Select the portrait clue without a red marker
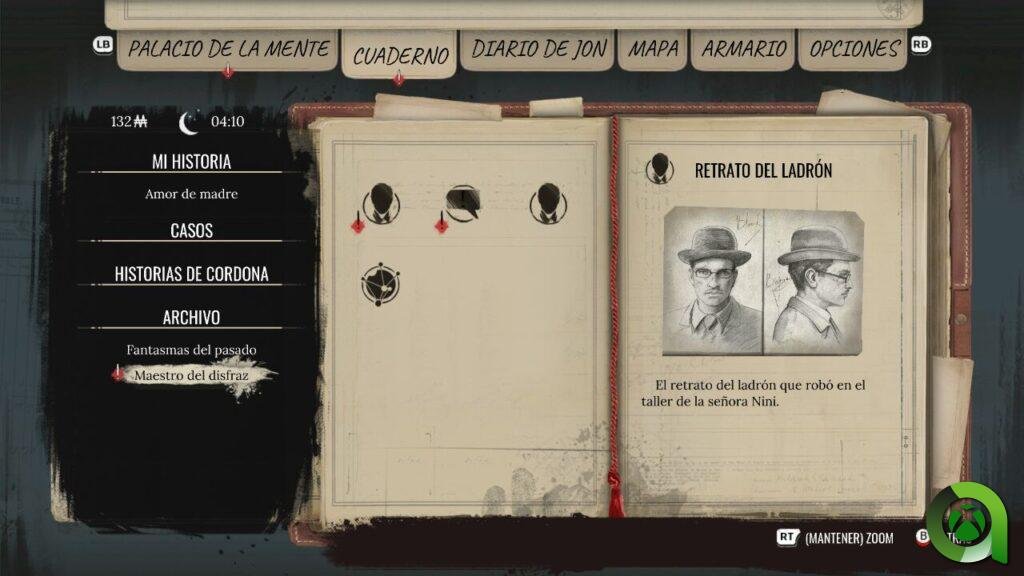This screenshot has height=576, width=1024. pos(548,203)
